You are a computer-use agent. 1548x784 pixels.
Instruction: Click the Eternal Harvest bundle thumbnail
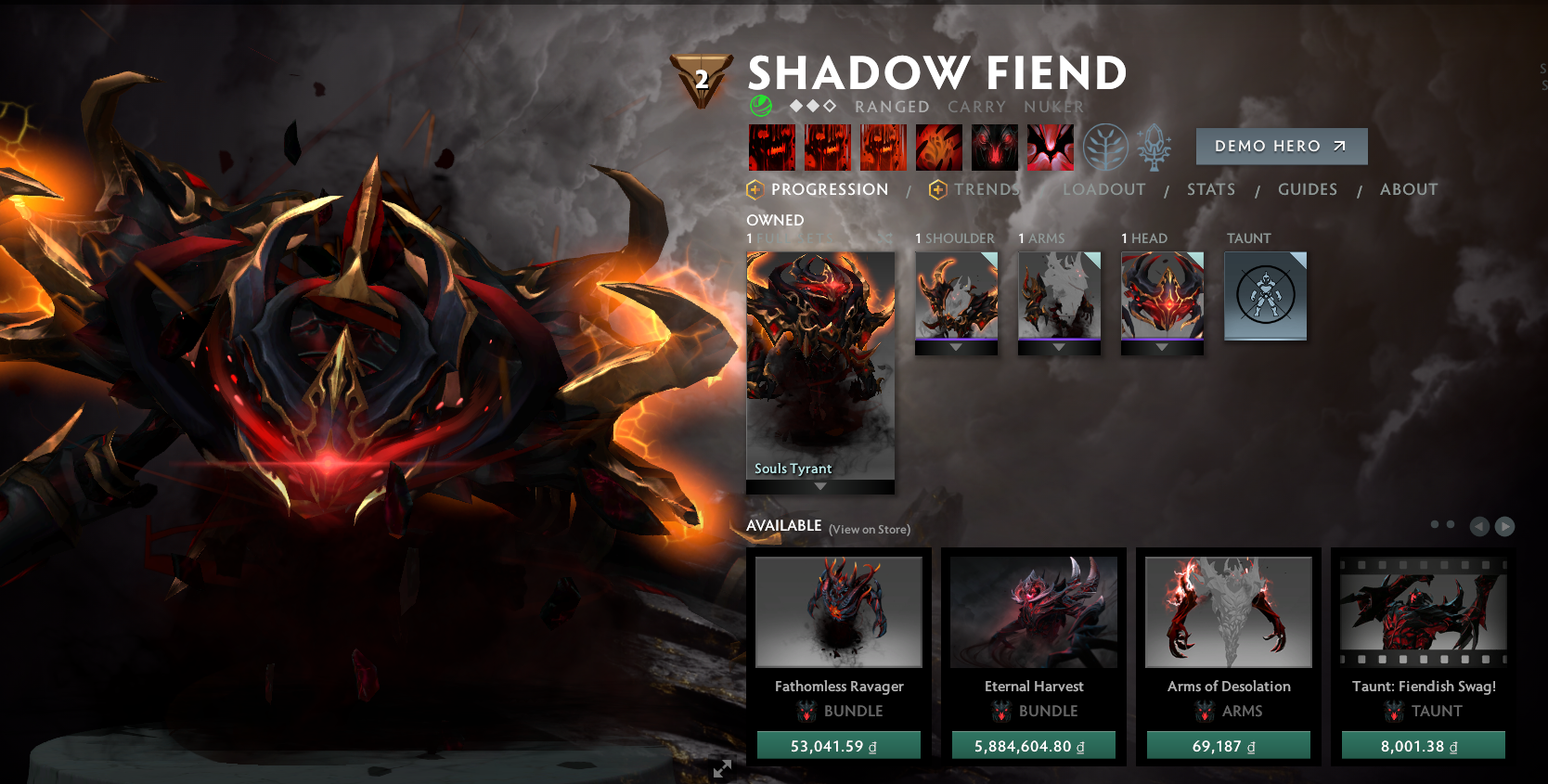click(x=1034, y=612)
